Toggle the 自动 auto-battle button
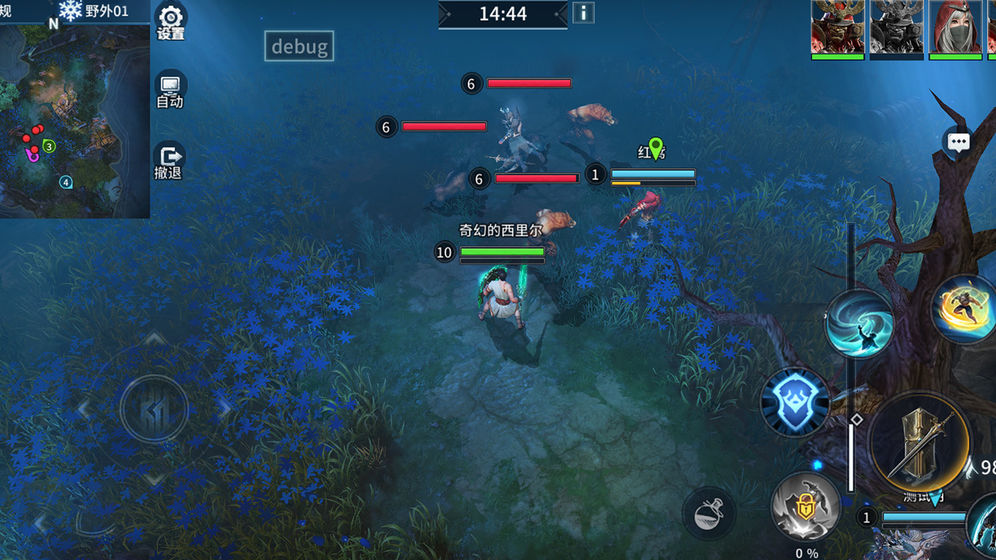 pyautogui.click(x=170, y=90)
